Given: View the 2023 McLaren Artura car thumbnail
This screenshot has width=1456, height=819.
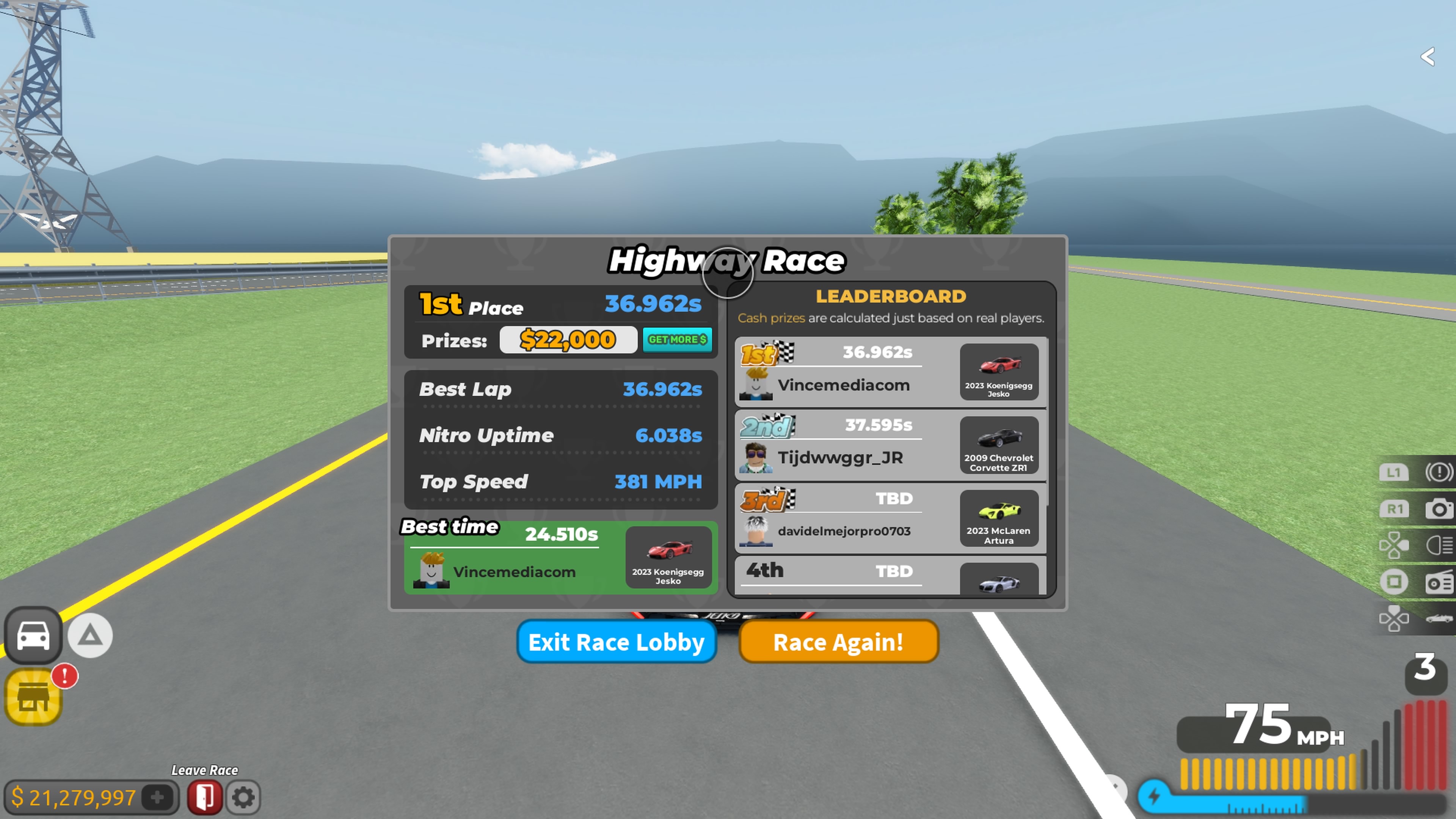Looking at the screenshot, I should point(999,518).
